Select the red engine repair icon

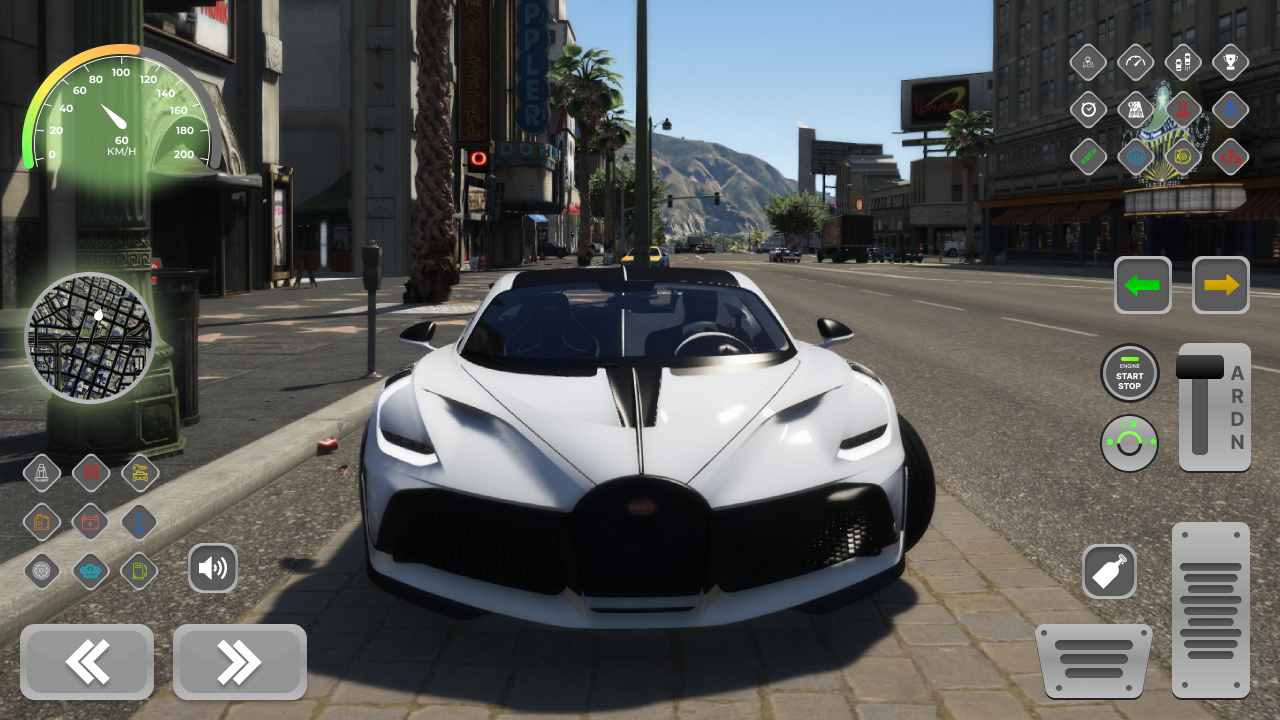pos(1229,157)
